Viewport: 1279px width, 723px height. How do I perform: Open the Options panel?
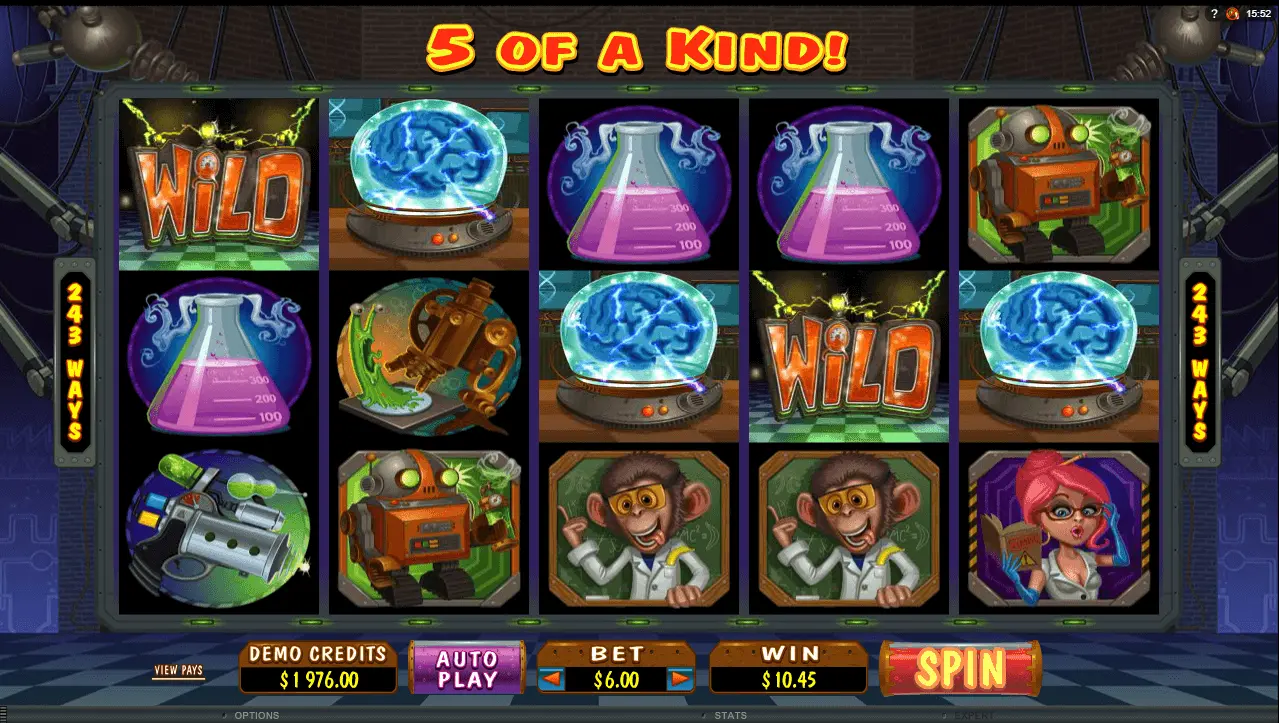click(256, 716)
